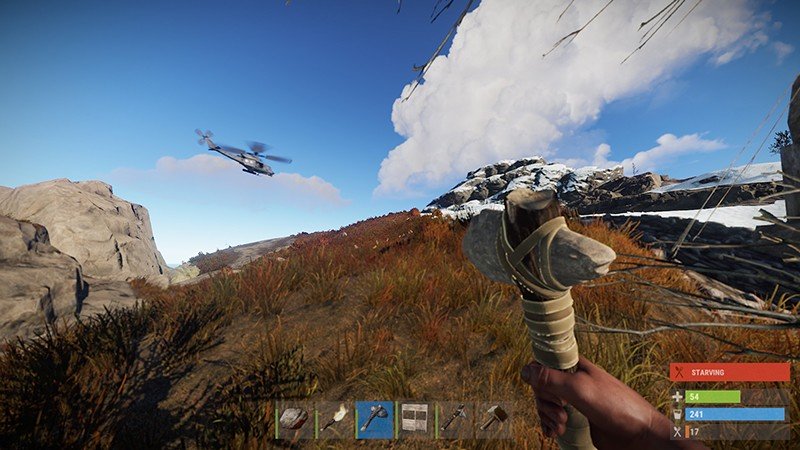Select the rock in the hotbar
Image resolution: width=800 pixels, height=450 pixels.
tap(294, 420)
